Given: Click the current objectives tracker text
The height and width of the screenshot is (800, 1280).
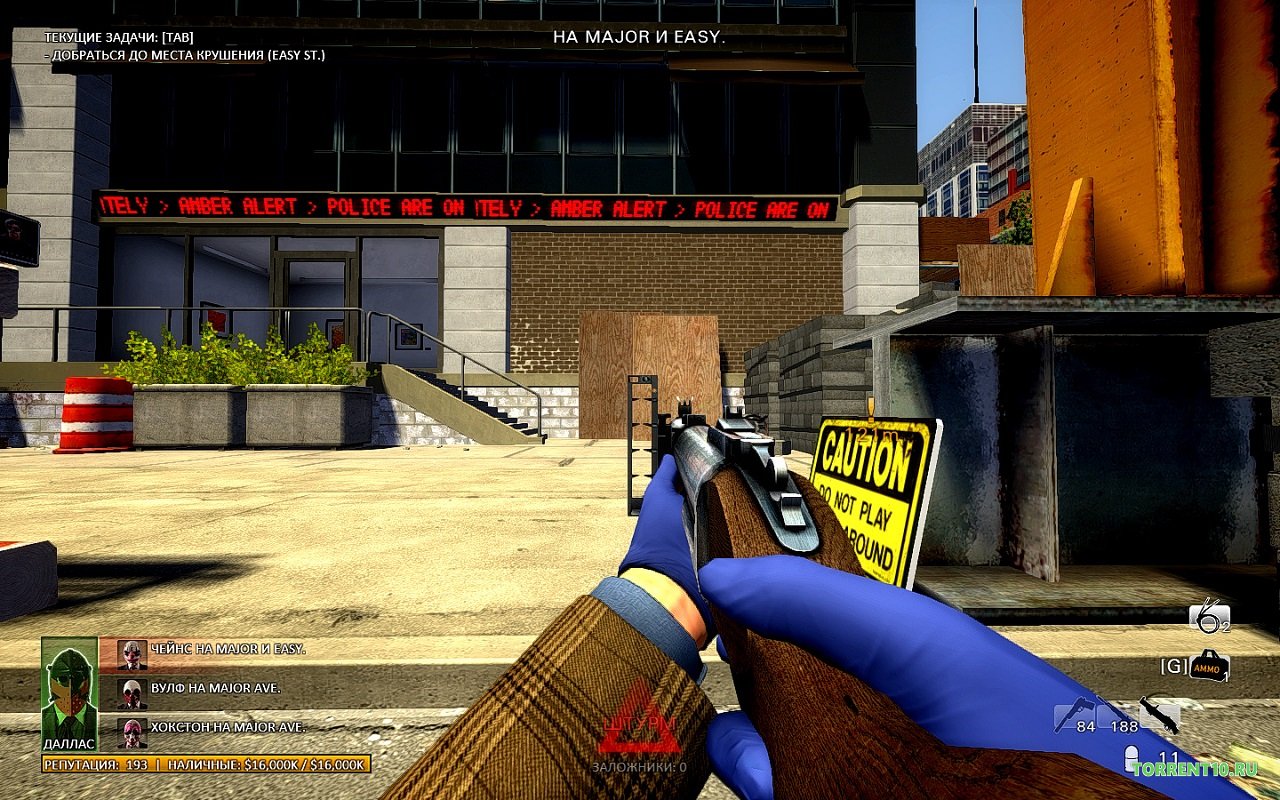Looking at the screenshot, I should [184, 46].
